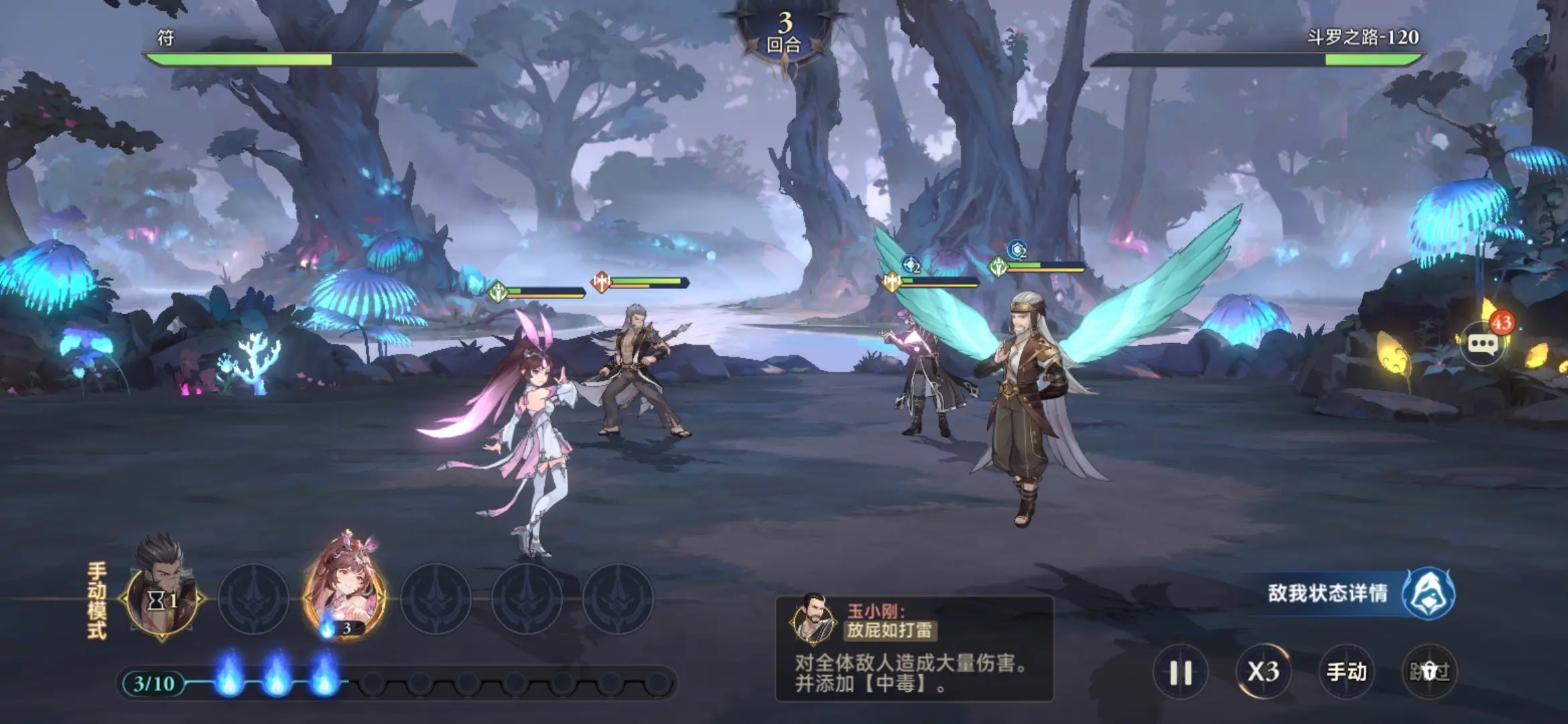Toggle the X3 battle speed
The height and width of the screenshot is (724, 1568).
1263,672
